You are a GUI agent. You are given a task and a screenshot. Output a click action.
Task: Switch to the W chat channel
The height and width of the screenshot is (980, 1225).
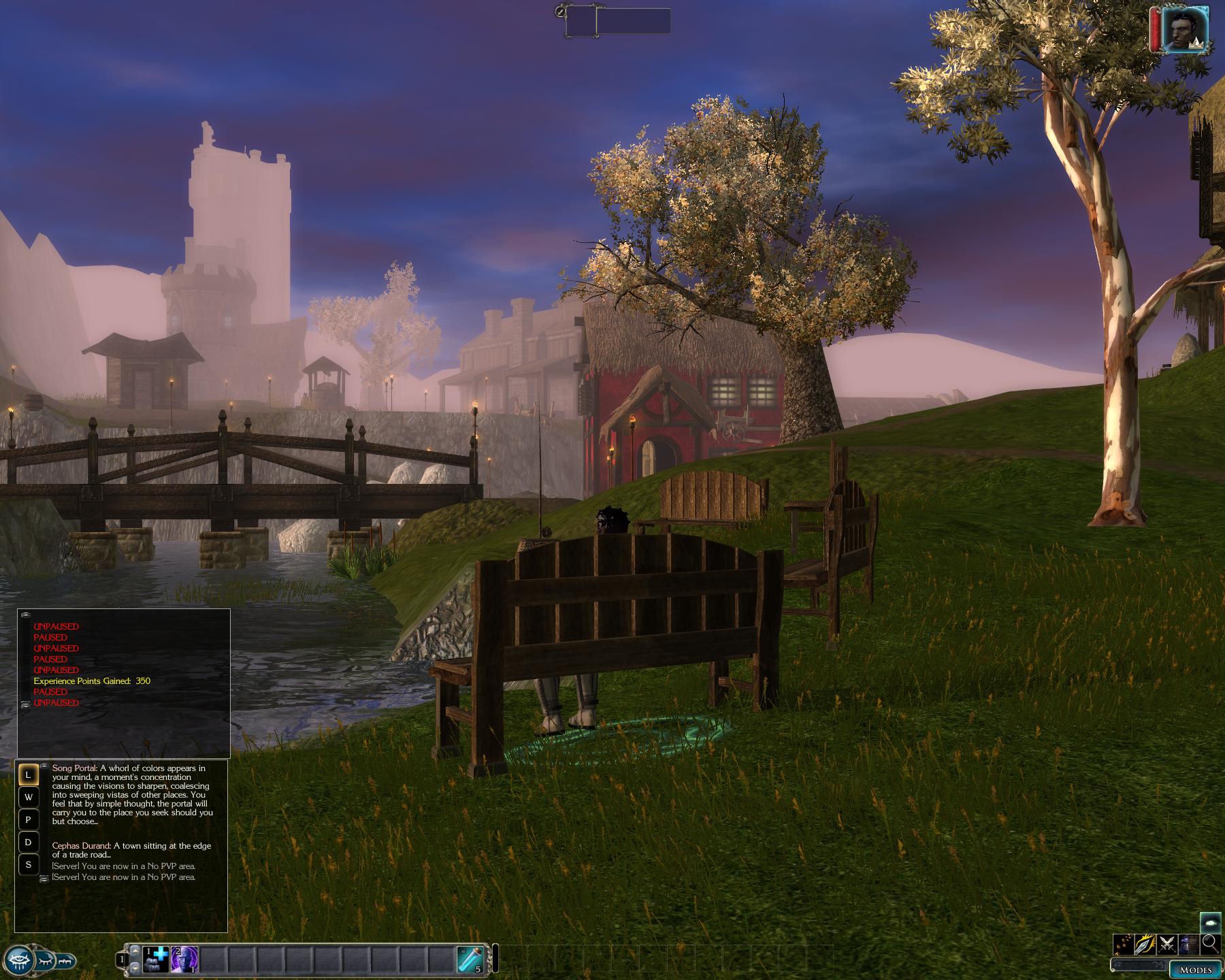[x=28, y=798]
